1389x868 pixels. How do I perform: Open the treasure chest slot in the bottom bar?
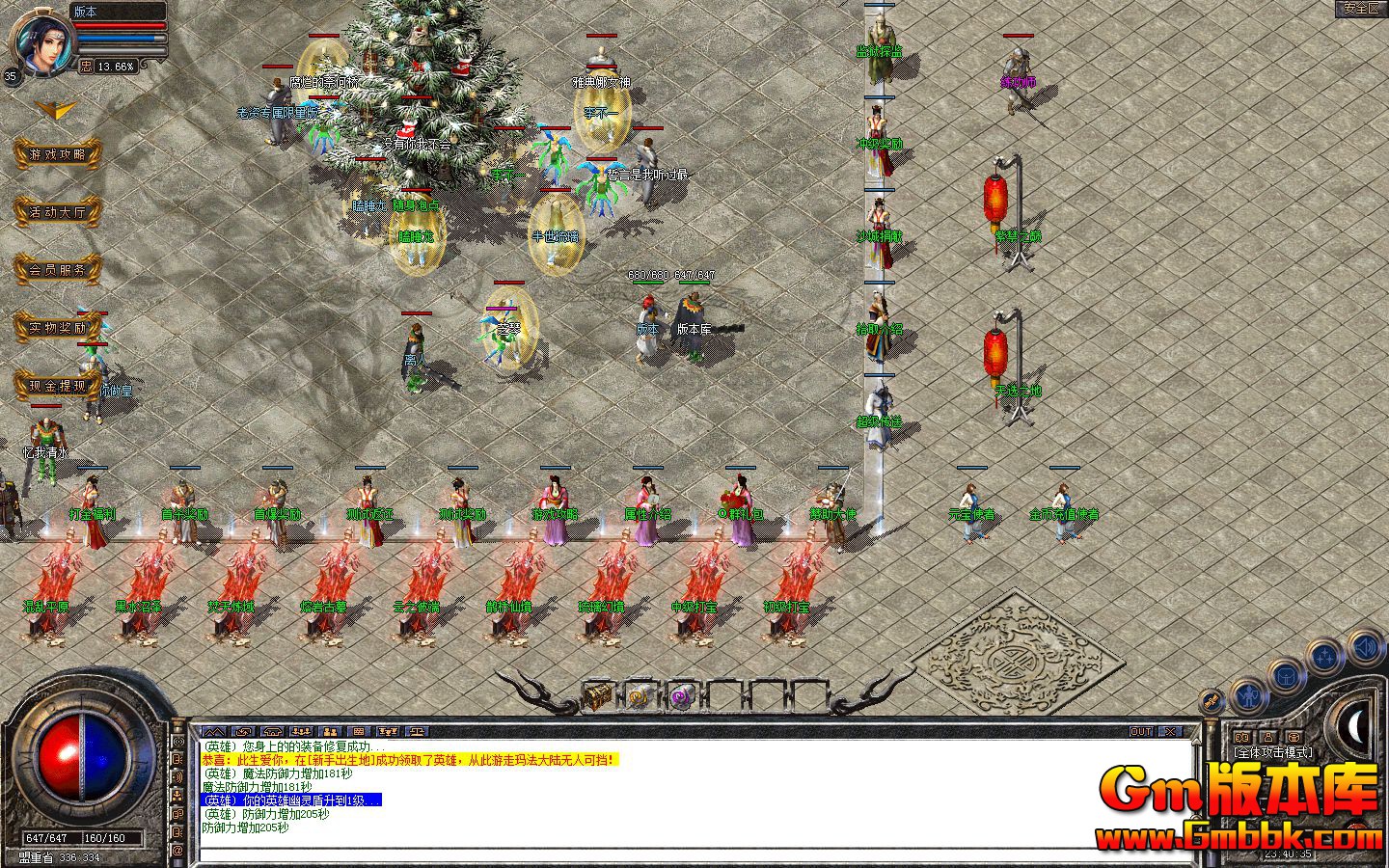[x=596, y=694]
